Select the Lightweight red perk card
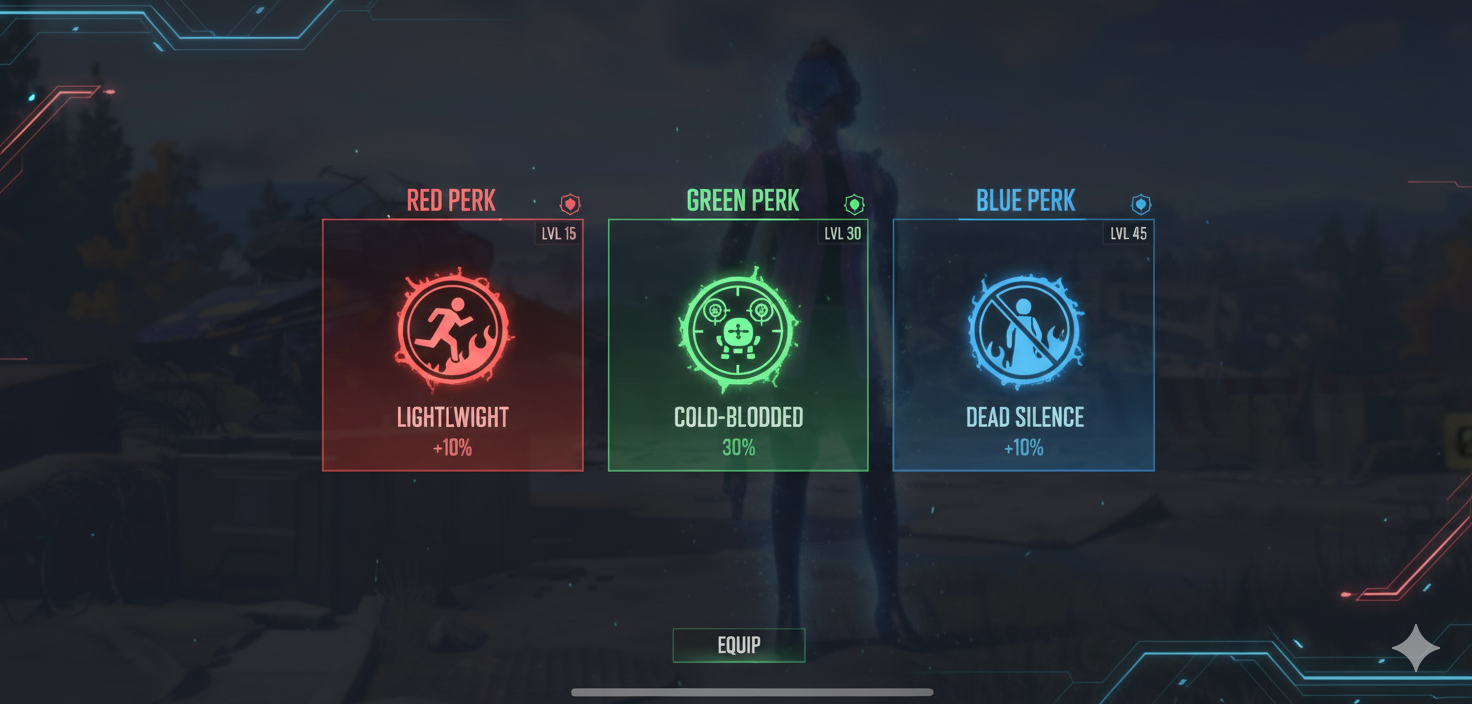The width and height of the screenshot is (1472, 704). point(452,345)
